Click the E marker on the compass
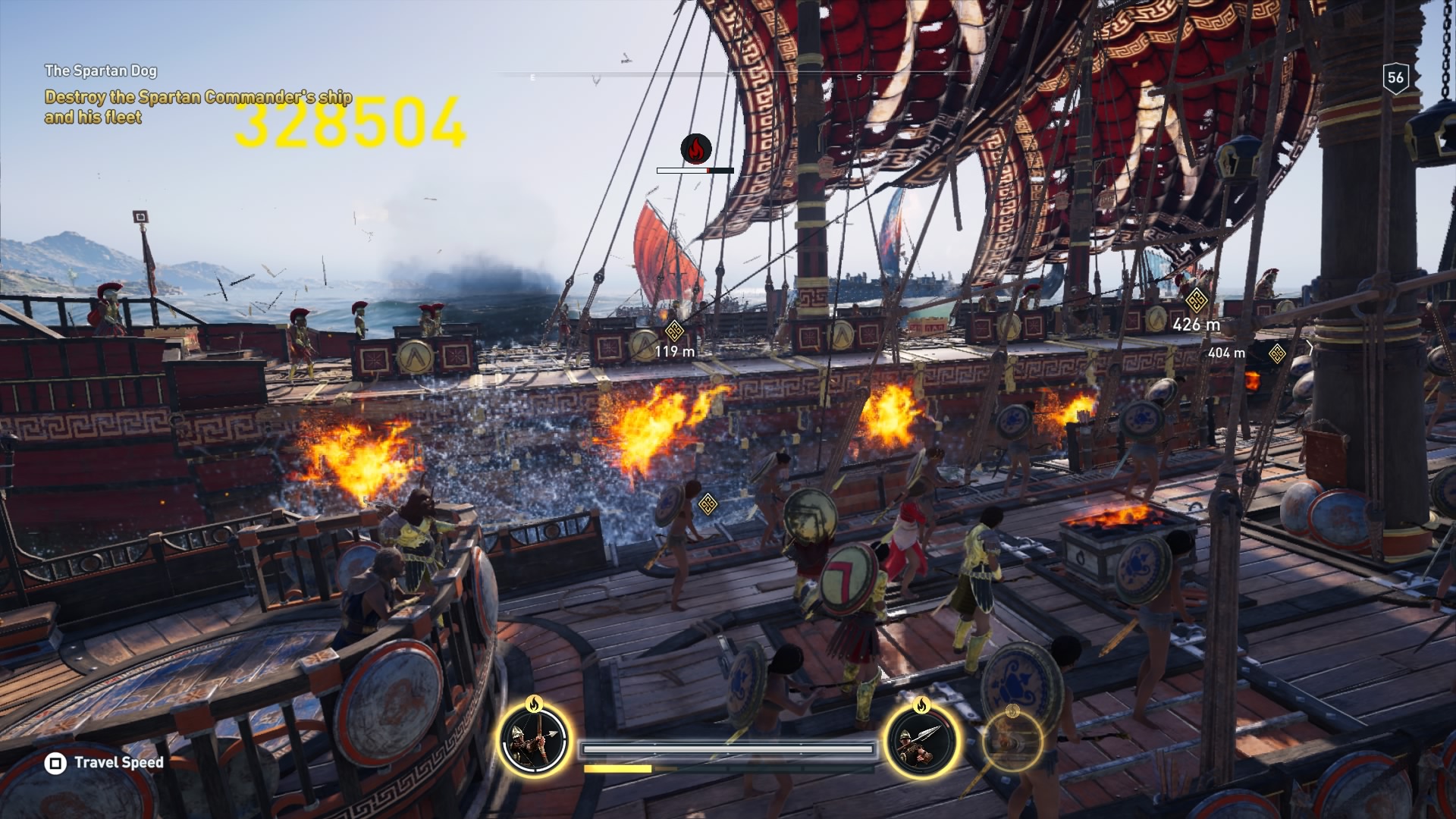1456x819 pixels. click(x=535, y=77)
